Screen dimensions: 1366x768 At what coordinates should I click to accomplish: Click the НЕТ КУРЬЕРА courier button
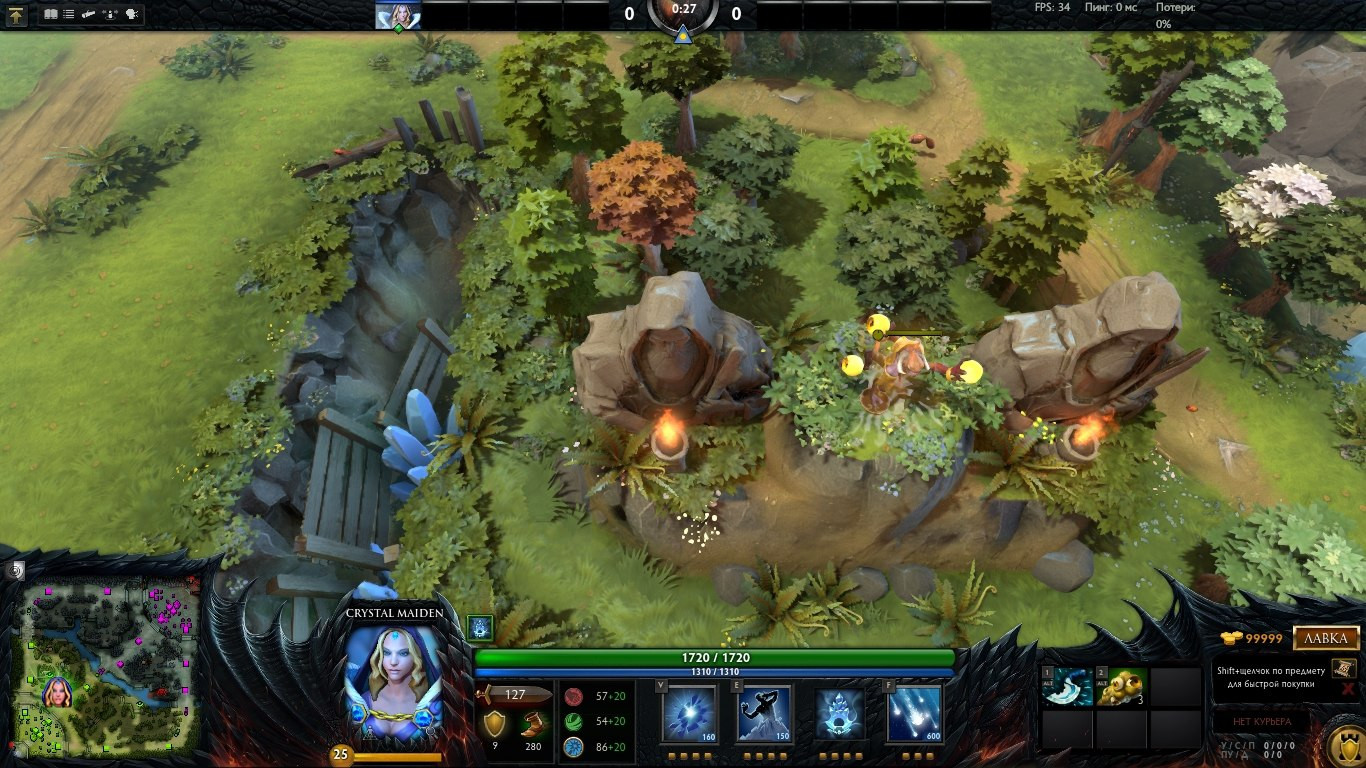(1262, 721)
